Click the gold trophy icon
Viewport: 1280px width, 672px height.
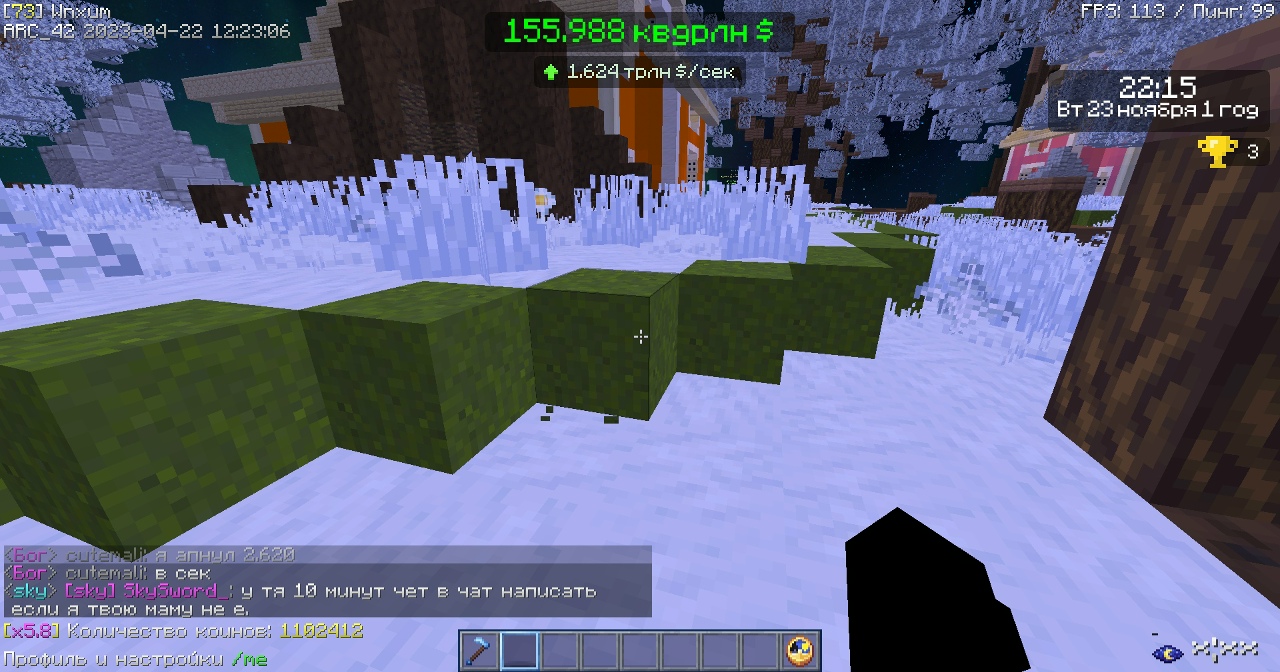point(1217,152)
